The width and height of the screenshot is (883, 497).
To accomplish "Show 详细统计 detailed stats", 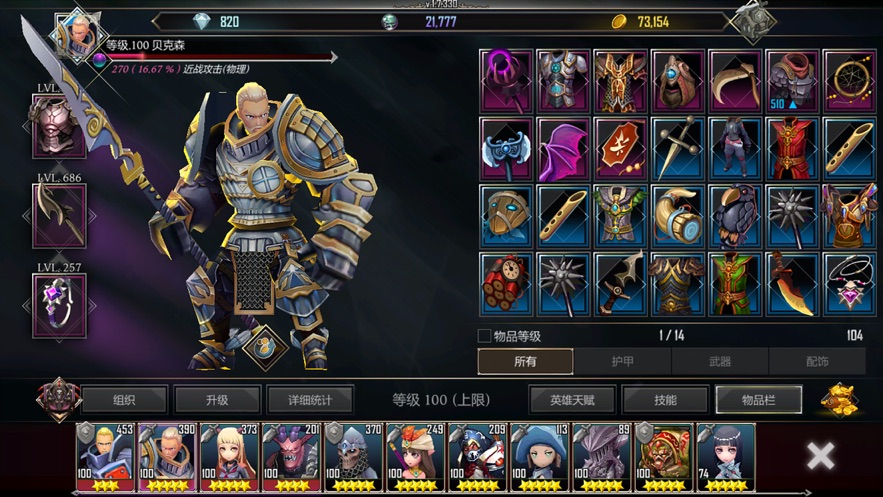I will tap(310, 400).
